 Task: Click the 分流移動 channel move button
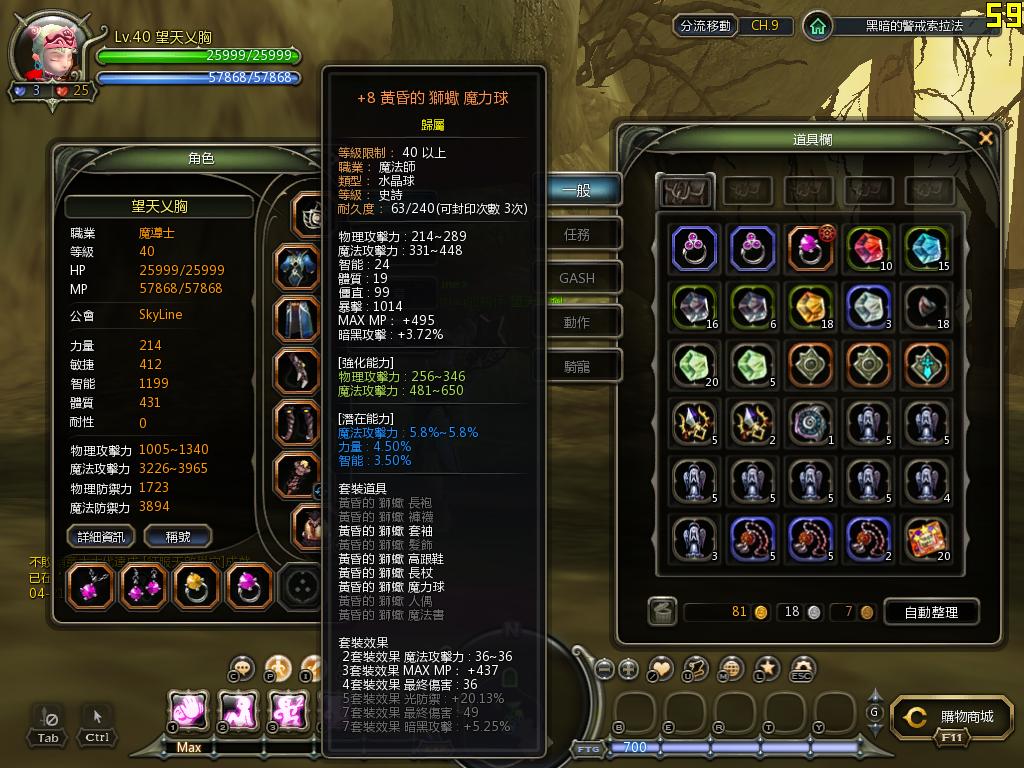705,26
